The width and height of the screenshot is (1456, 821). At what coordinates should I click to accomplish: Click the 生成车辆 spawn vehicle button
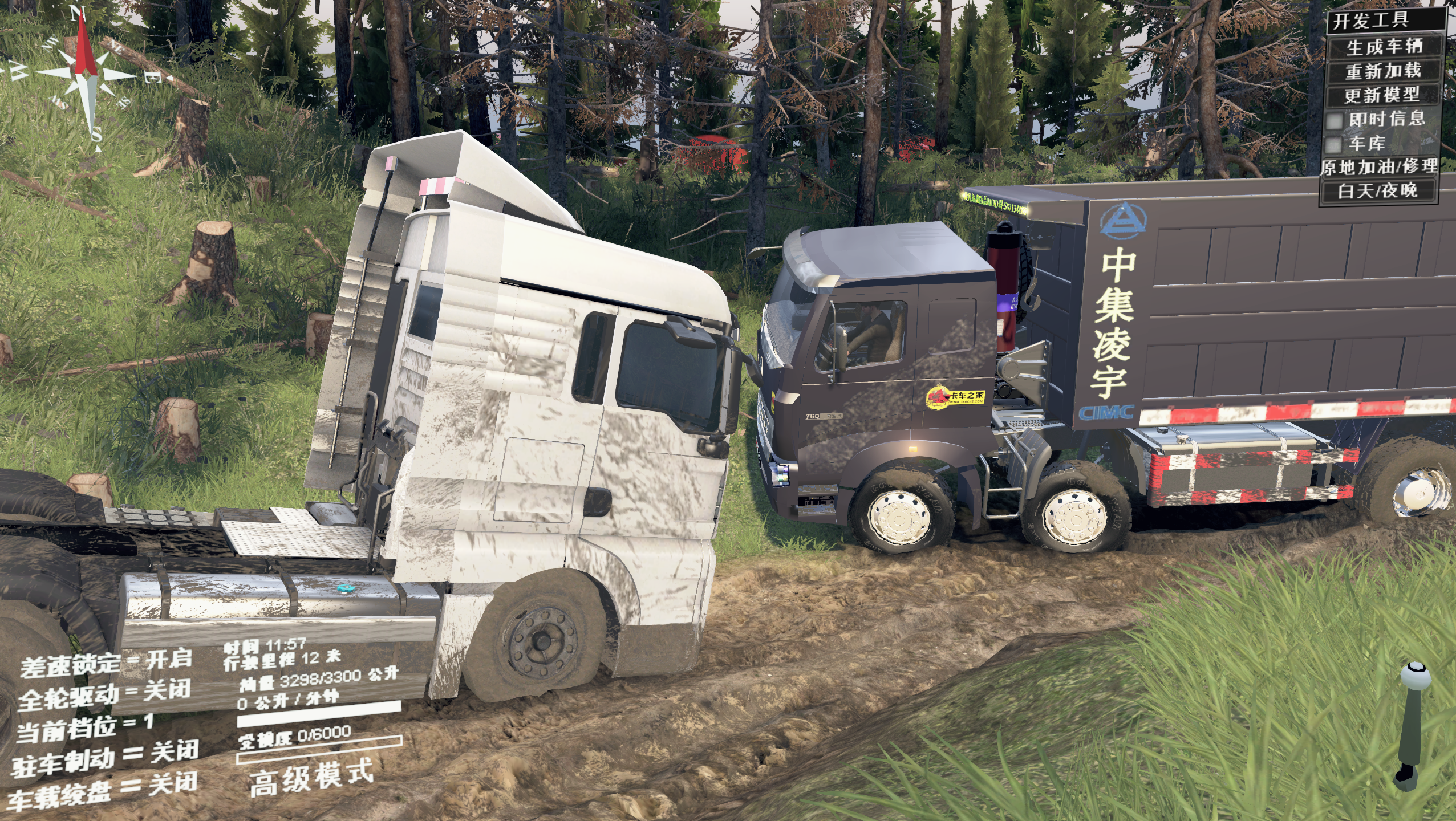1384,47
